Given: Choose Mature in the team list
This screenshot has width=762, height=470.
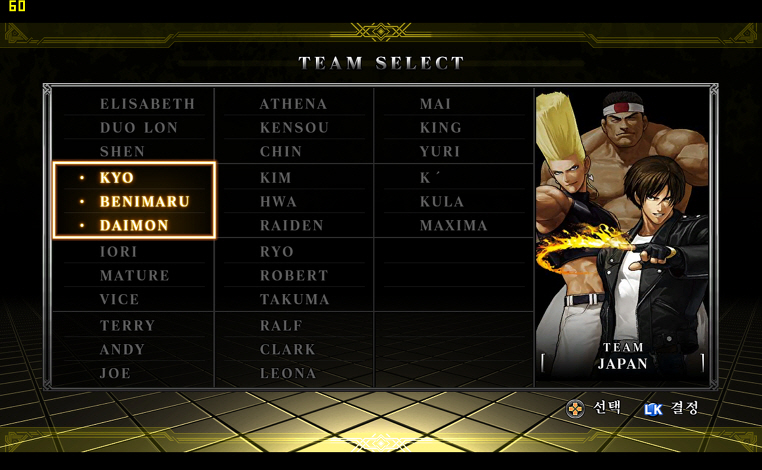Looking at the screenshot, I should tap(134, 276).
